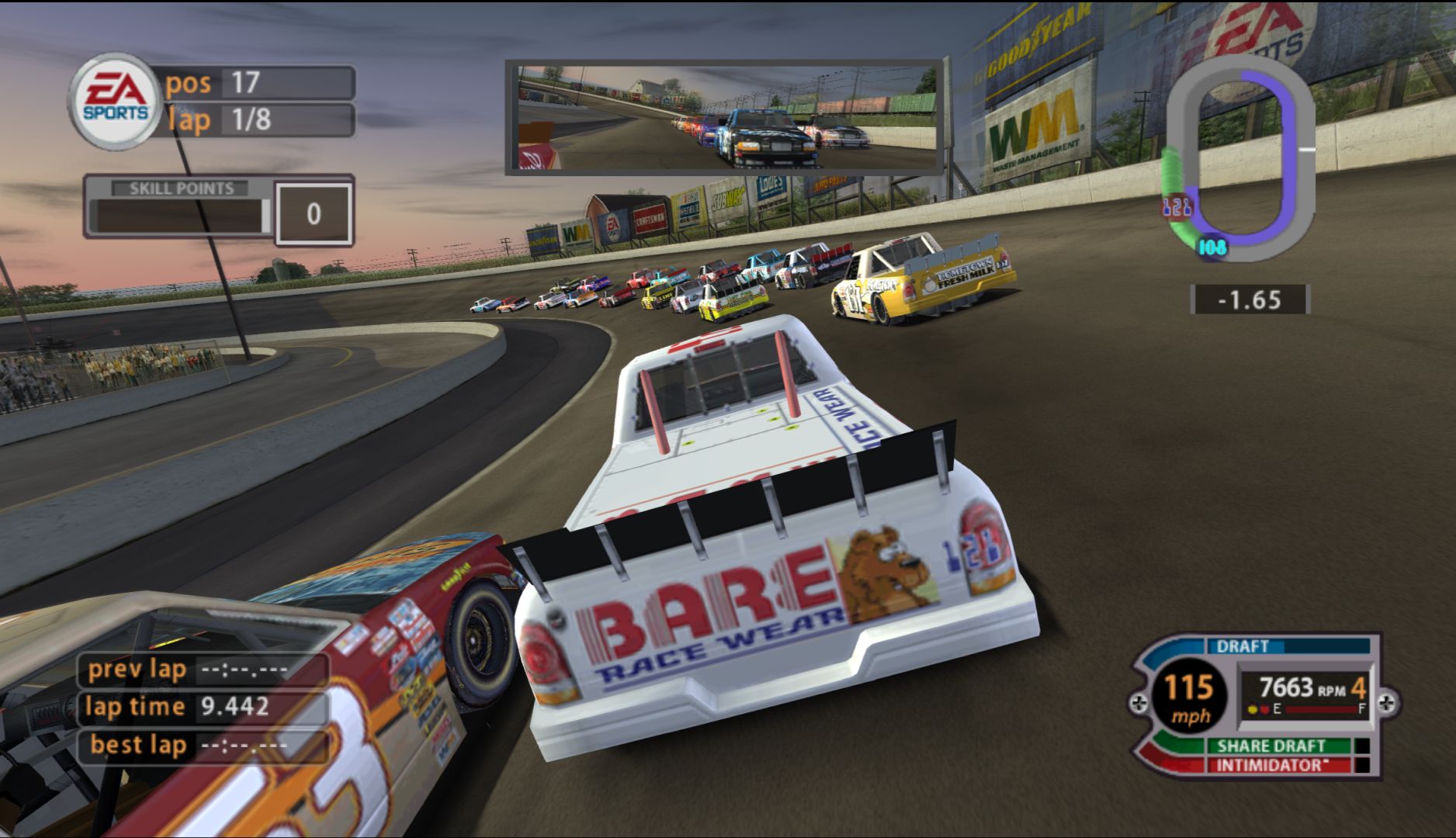Select the rear-view mirror display
Viewport: 1456px width, 838px height.
tap(724, 116)
